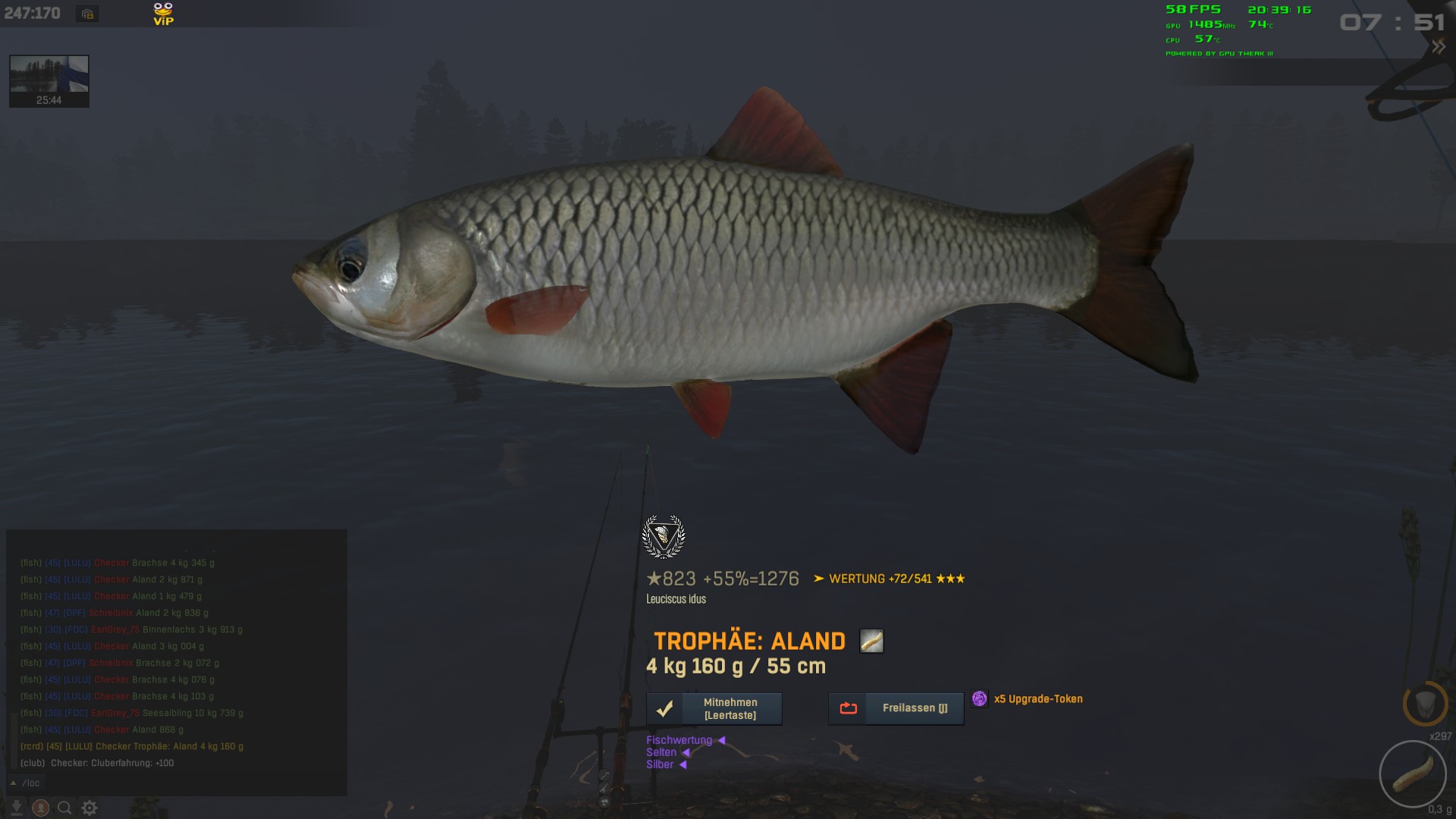Click the trophy laurel badge
The width and height of the screenshot is (1456, 819).
664,536
